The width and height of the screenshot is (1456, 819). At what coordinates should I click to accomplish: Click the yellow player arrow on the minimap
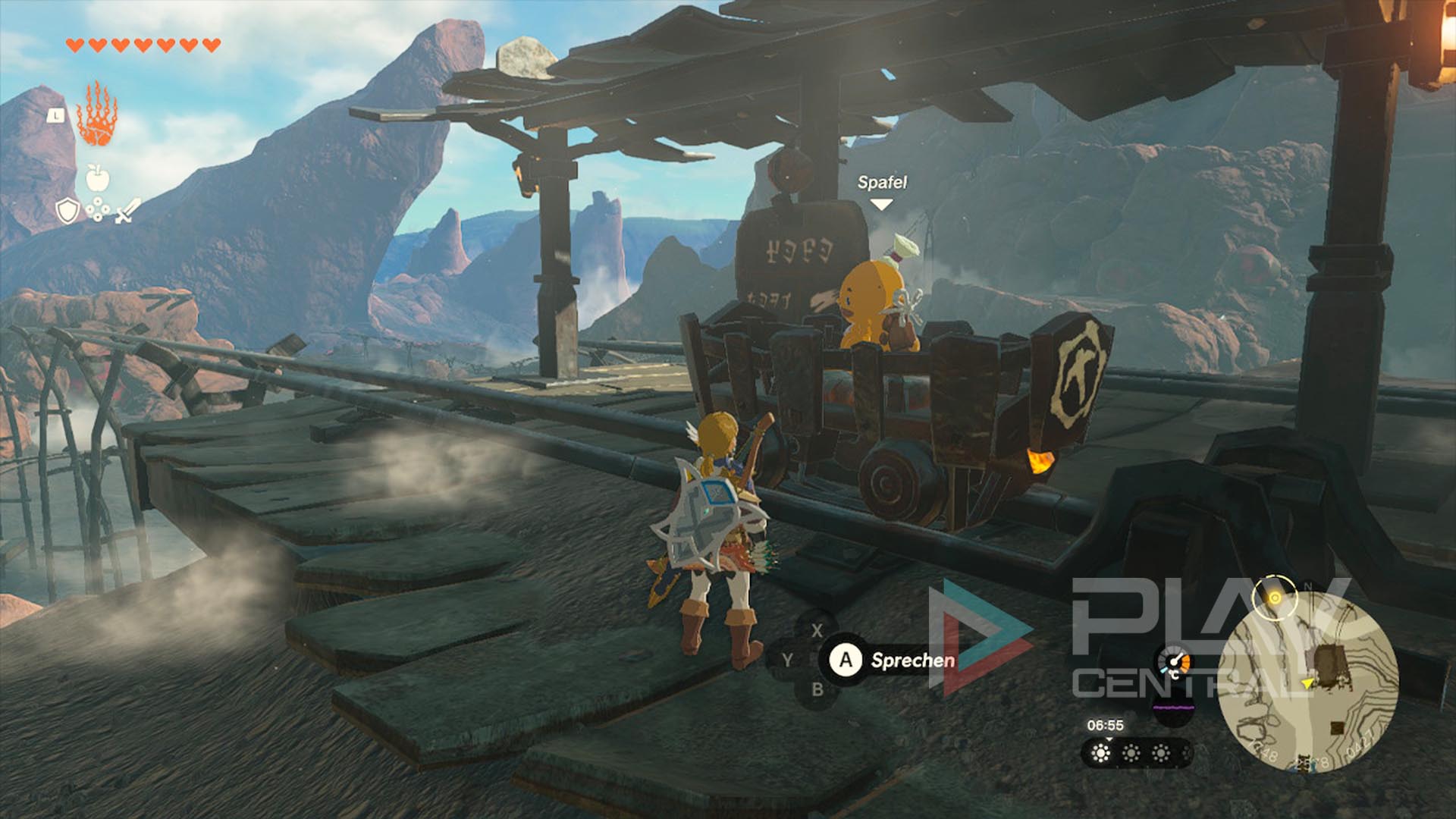point(1307,683)
